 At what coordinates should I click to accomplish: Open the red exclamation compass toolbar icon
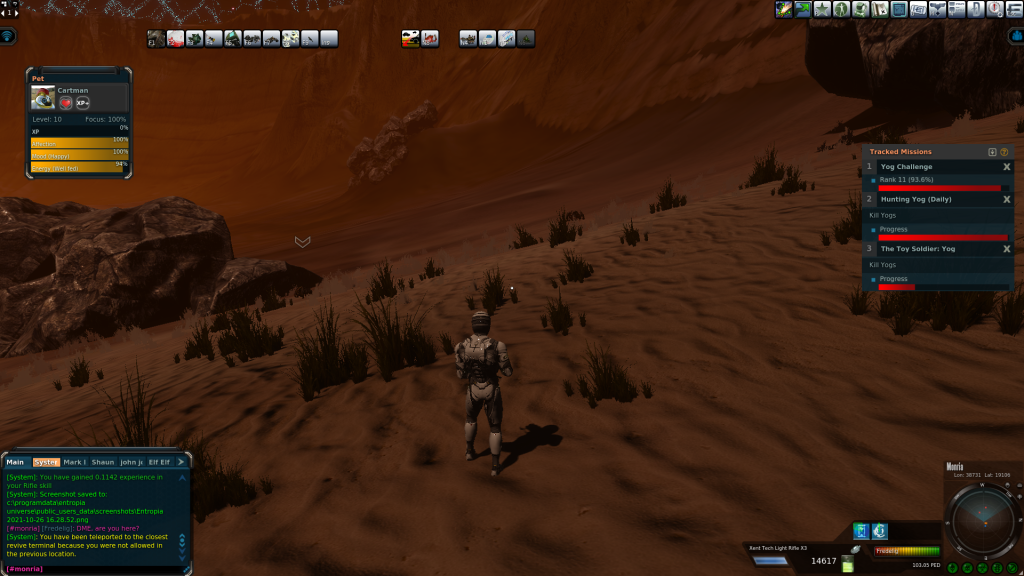pos(994,9)
